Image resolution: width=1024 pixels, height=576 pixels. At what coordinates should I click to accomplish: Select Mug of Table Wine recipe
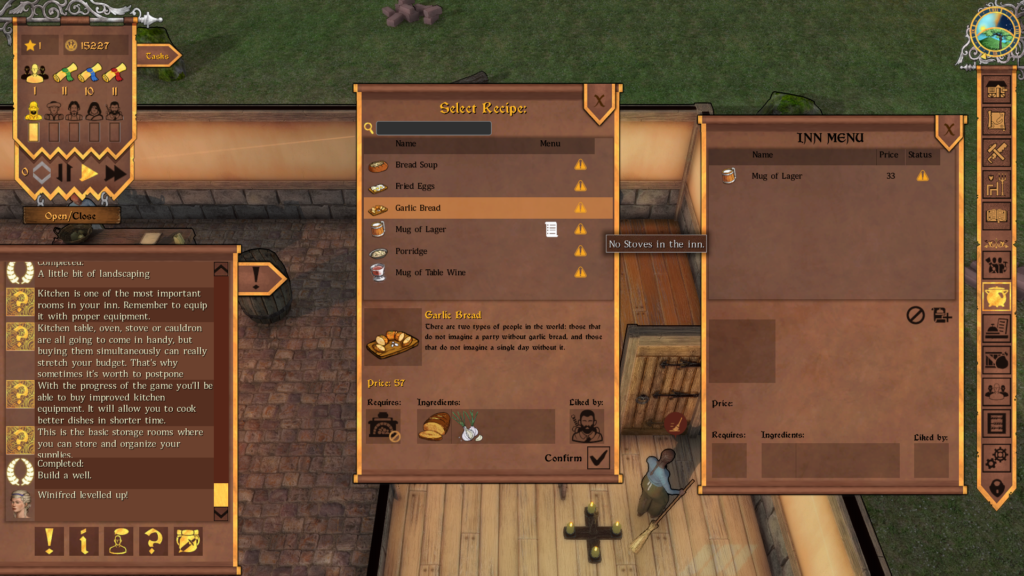pos(430,273)
